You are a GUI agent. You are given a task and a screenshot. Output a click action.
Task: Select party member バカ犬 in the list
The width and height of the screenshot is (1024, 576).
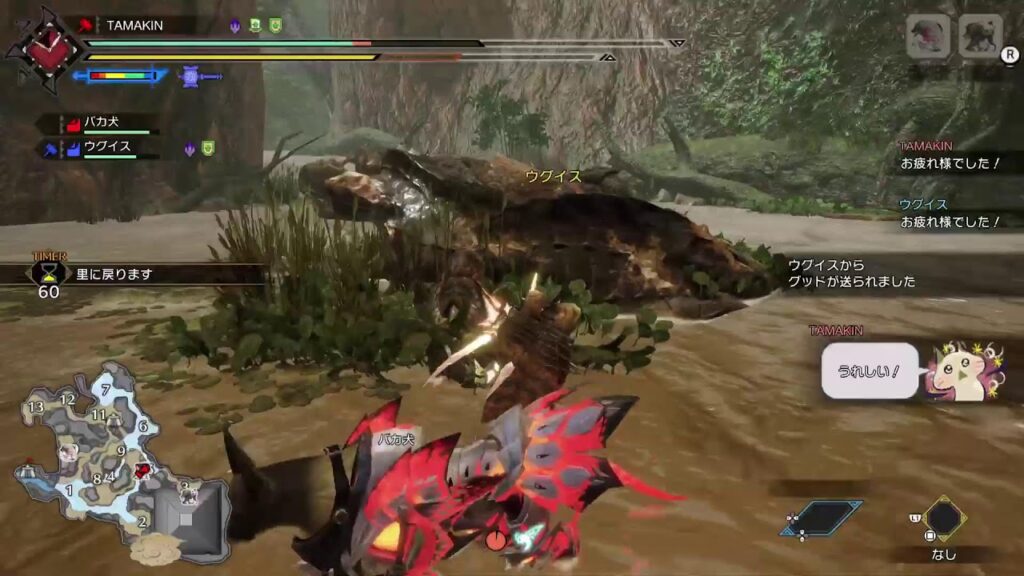click(100, 123)
